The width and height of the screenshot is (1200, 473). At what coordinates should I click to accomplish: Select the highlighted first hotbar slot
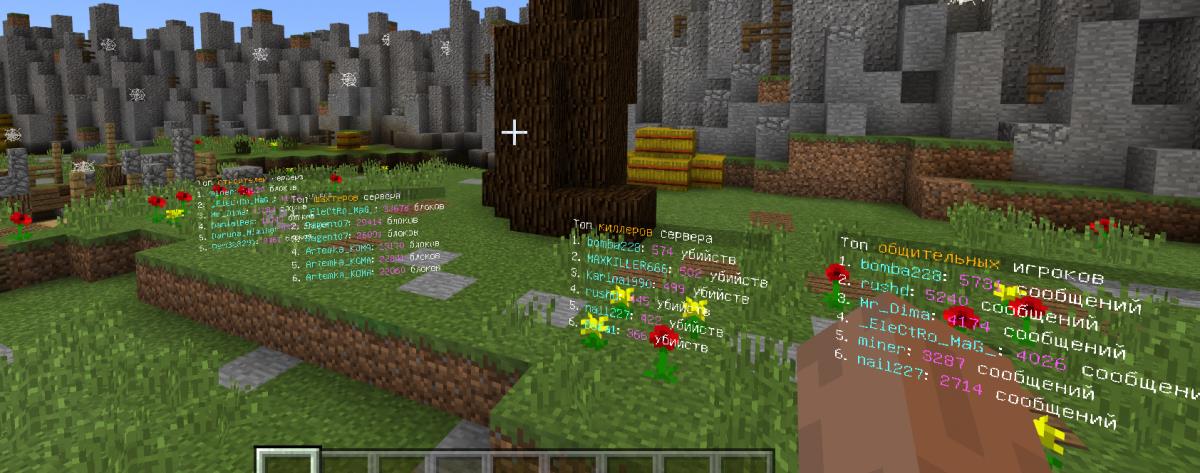(288, 462)
